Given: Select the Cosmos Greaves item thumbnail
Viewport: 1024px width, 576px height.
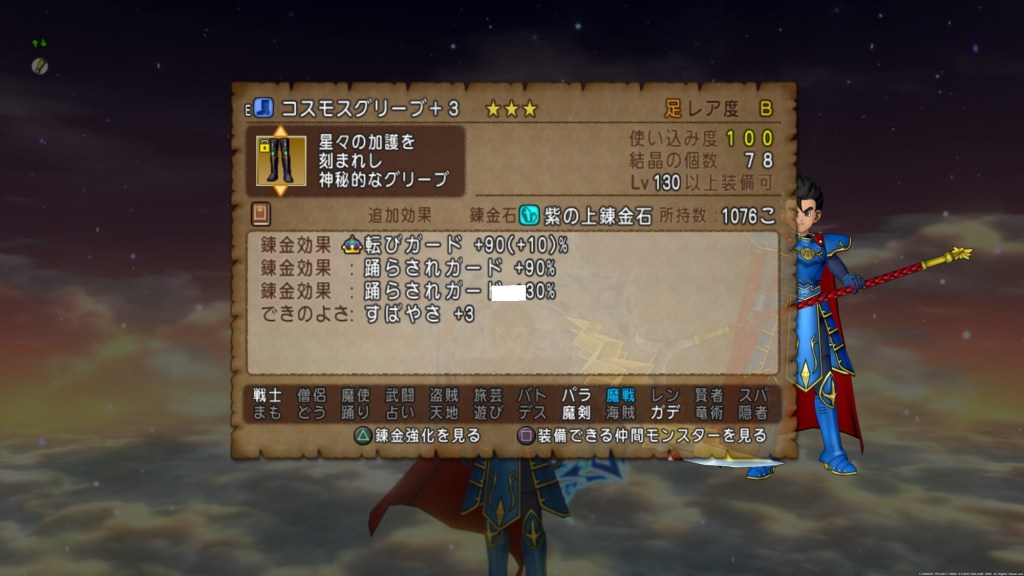Looking at the screenshot, I should (280, 160).
